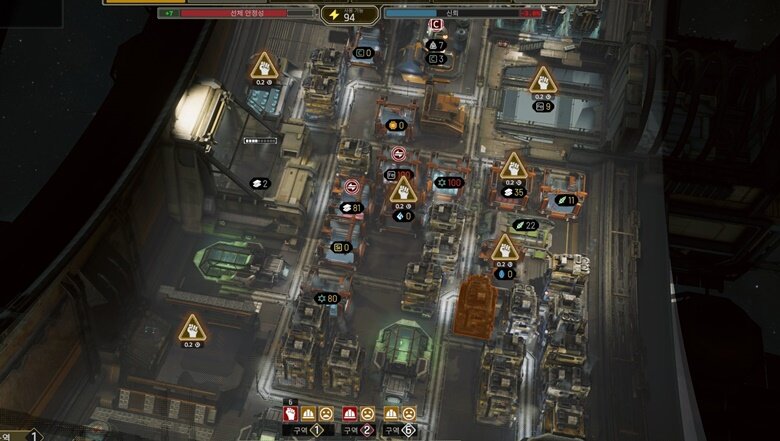Click the red hard hat icon above 구역 2
This screenshot has height=441, width=780.
(x=350, y=413)
